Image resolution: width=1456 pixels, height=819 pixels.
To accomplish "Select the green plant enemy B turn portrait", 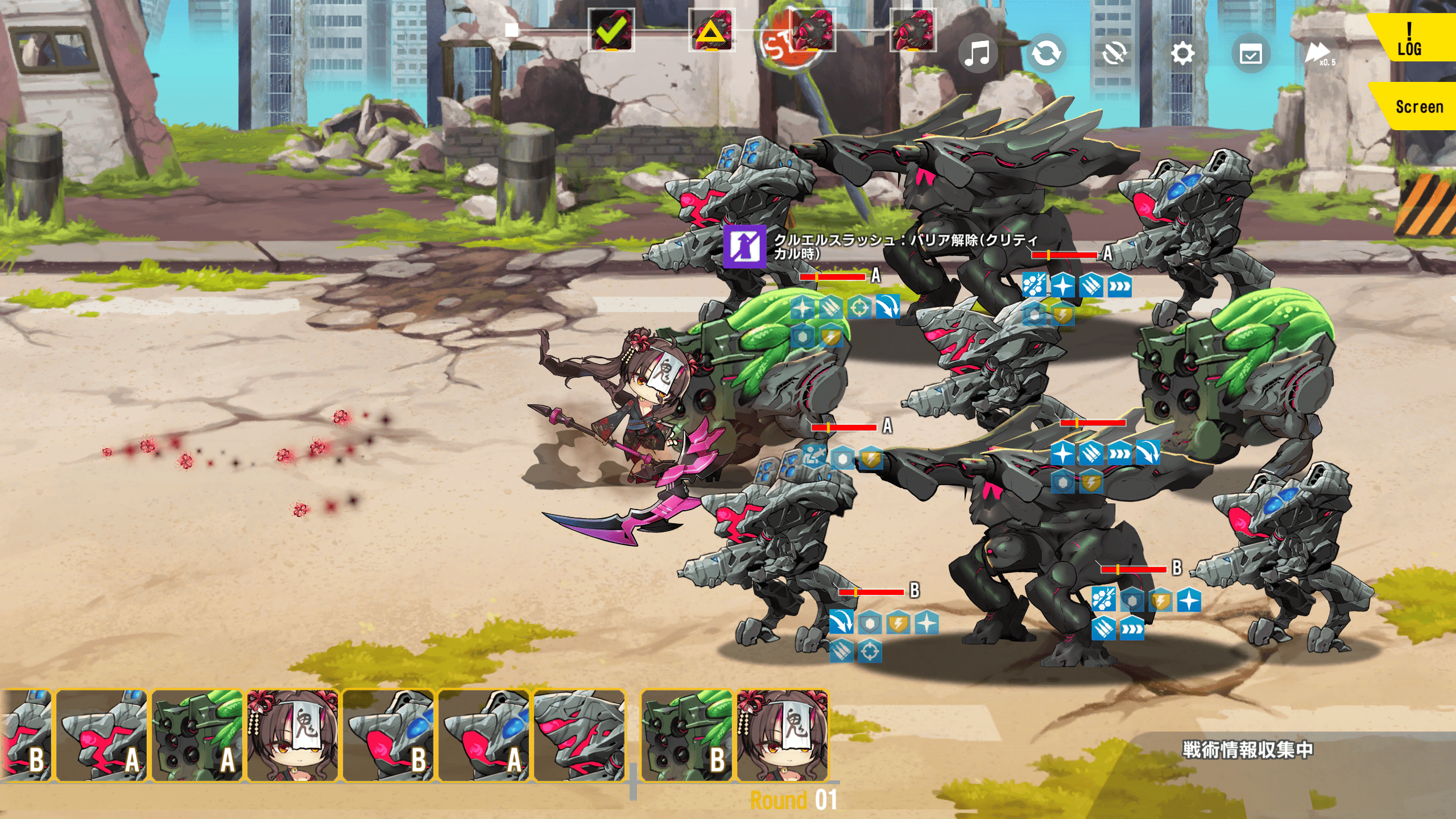I will pyautogui.click(x=686, y=735).
